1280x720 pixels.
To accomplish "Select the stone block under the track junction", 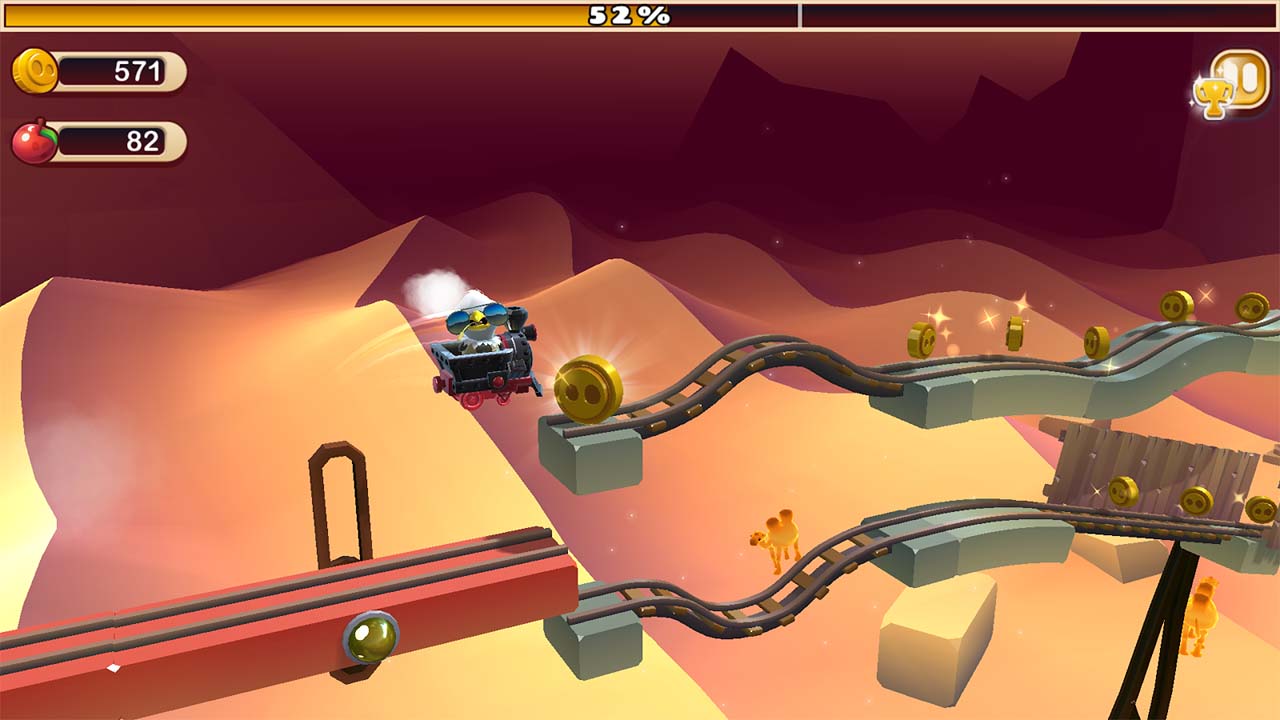I will 590,460.
